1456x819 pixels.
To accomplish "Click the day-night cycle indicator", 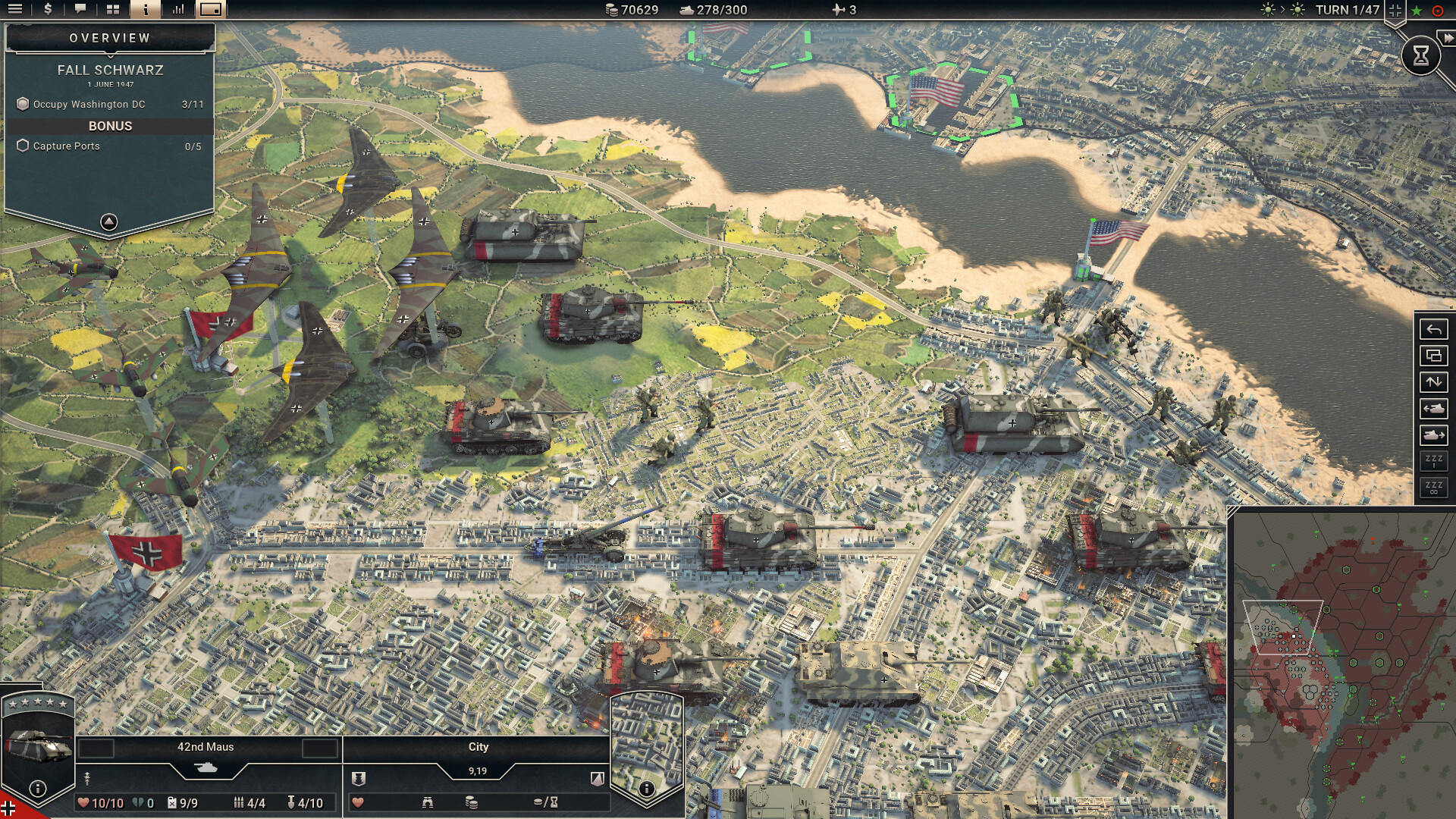I will [1282, 11].
